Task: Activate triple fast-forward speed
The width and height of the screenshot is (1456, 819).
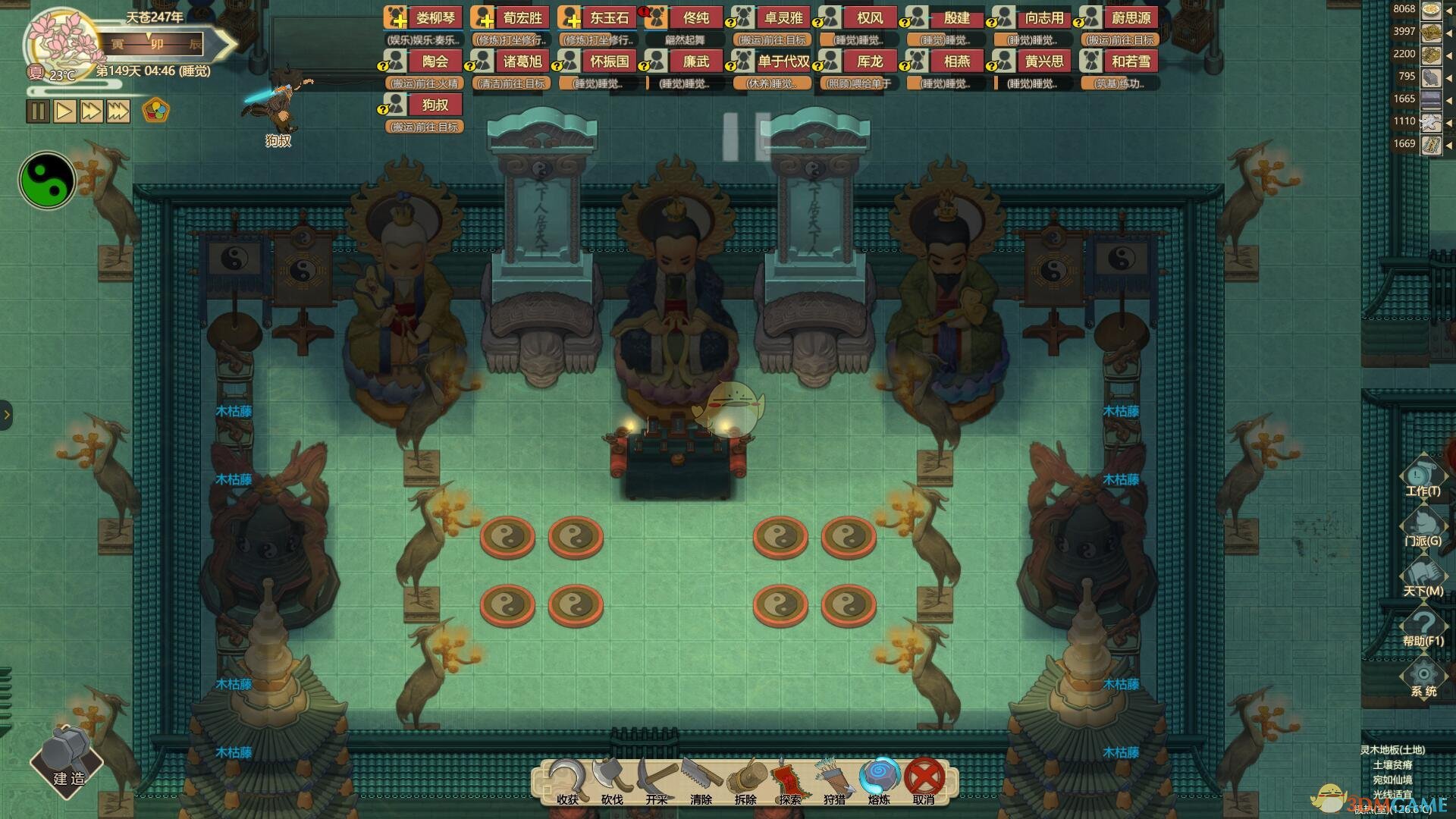Action: [x=118, y=111]
